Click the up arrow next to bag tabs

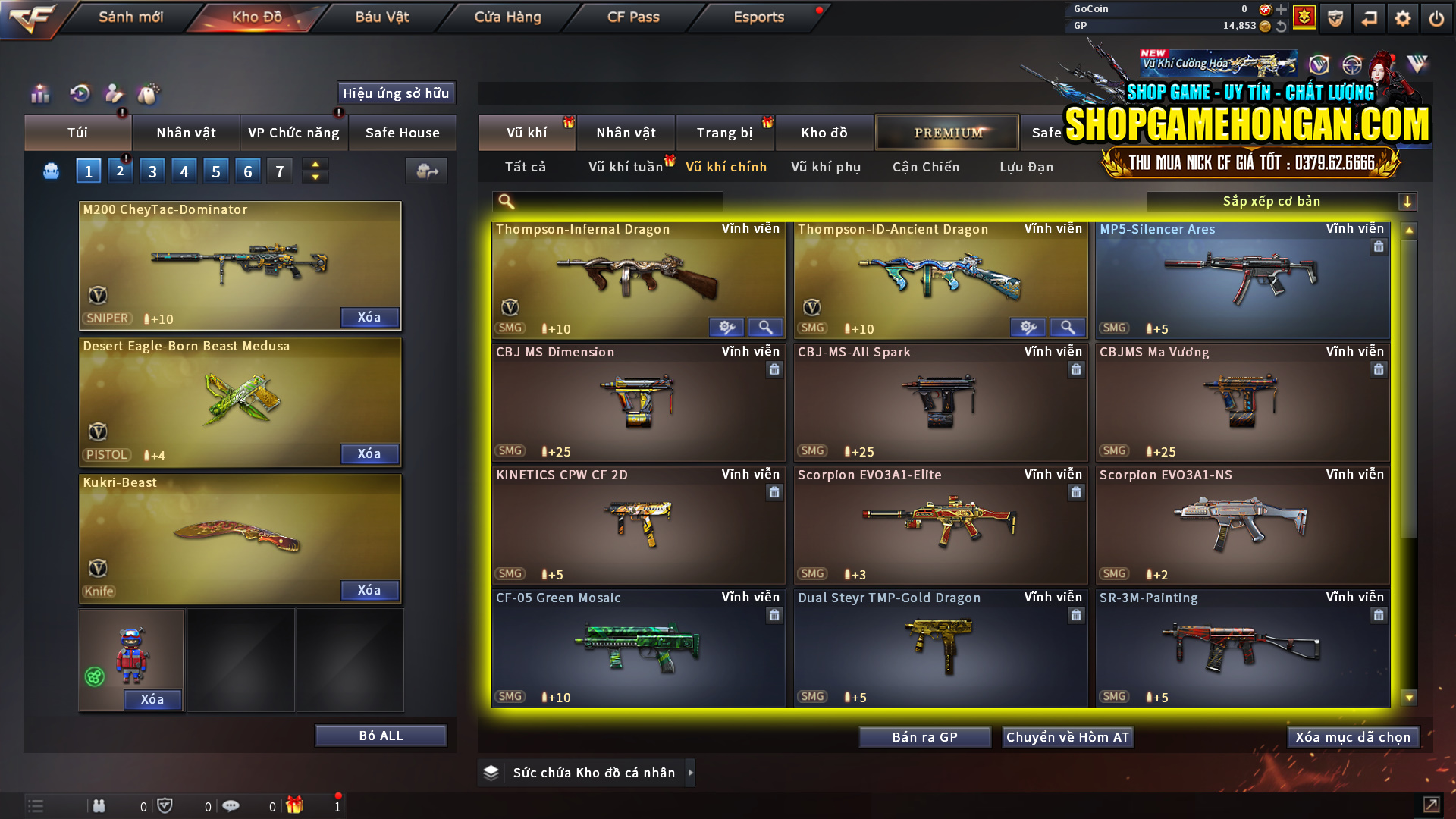(315, 165)
